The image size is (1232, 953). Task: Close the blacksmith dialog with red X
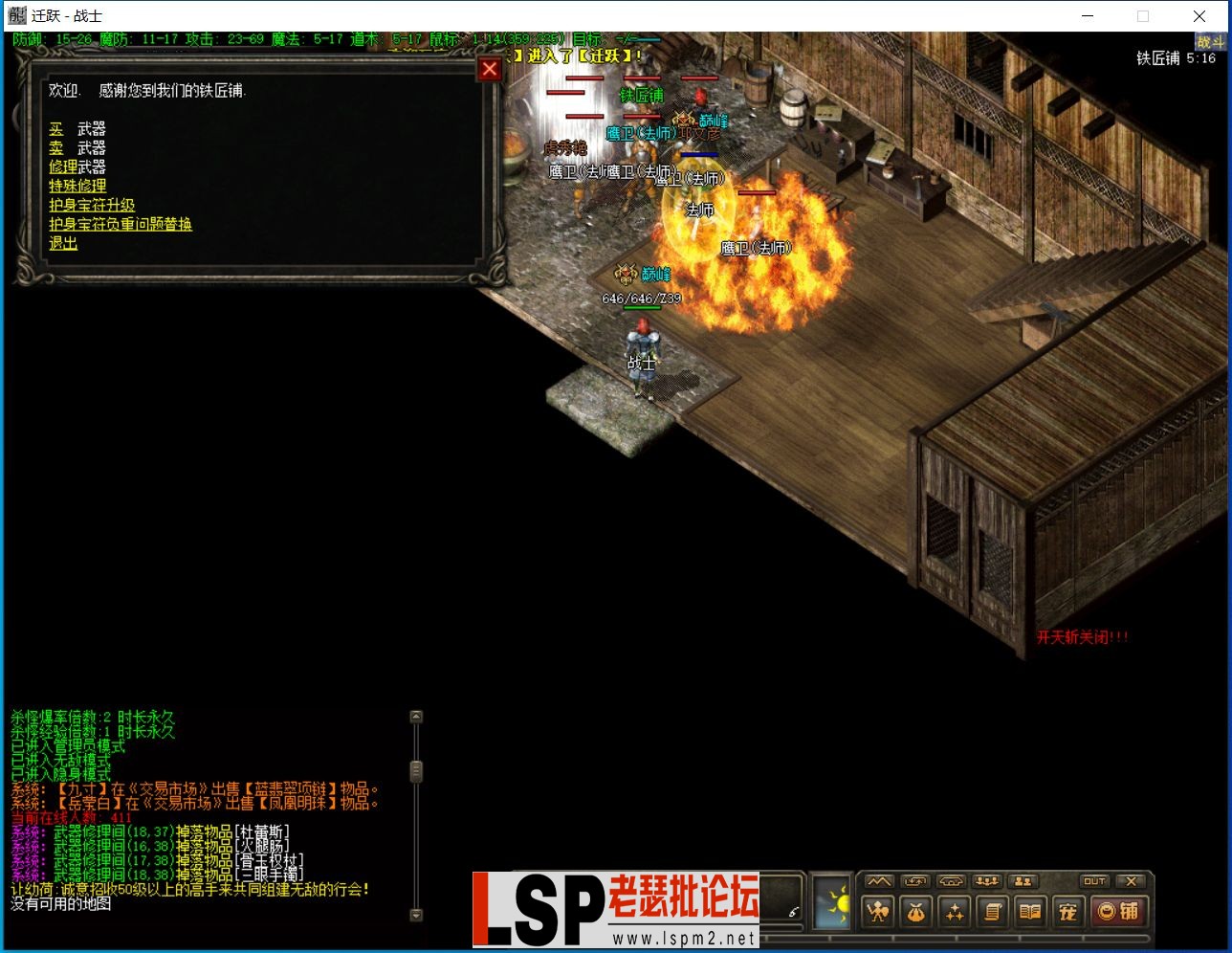(x=489, y=69)
